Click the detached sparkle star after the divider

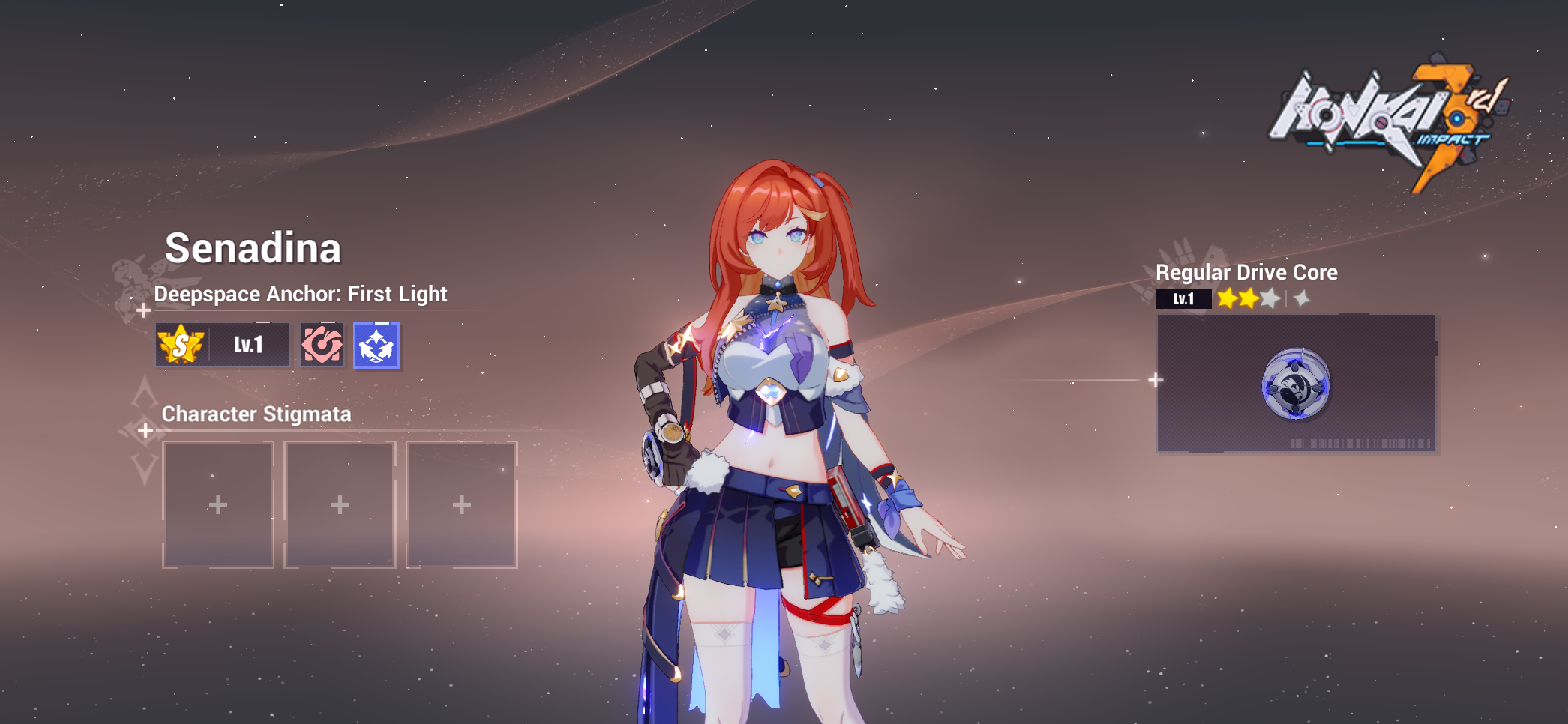tap(1302, 298)
